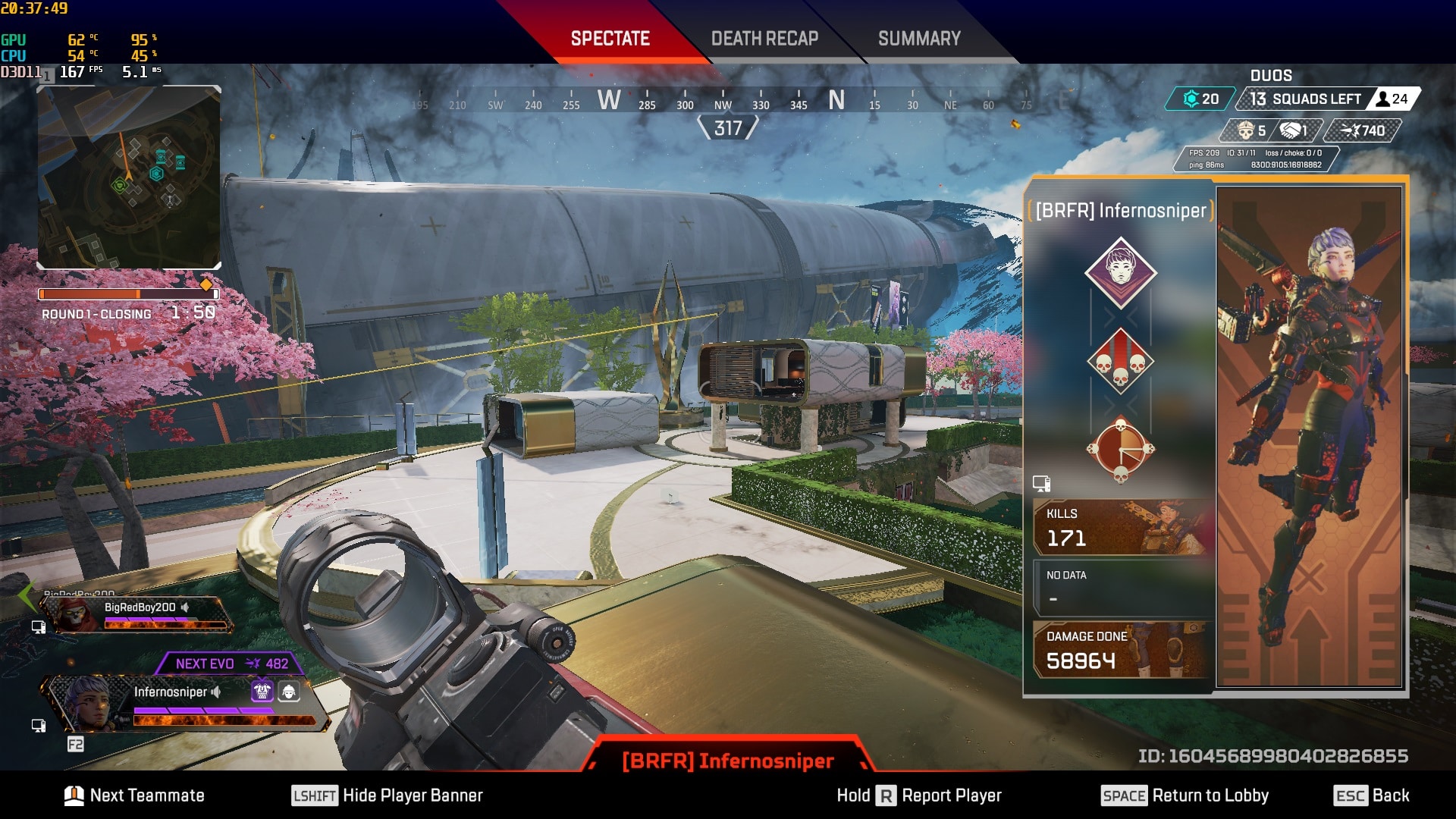The width and height of the screenshot is (1456, 819).
Task: Click the minimap
Action: (x=130, y=177)
